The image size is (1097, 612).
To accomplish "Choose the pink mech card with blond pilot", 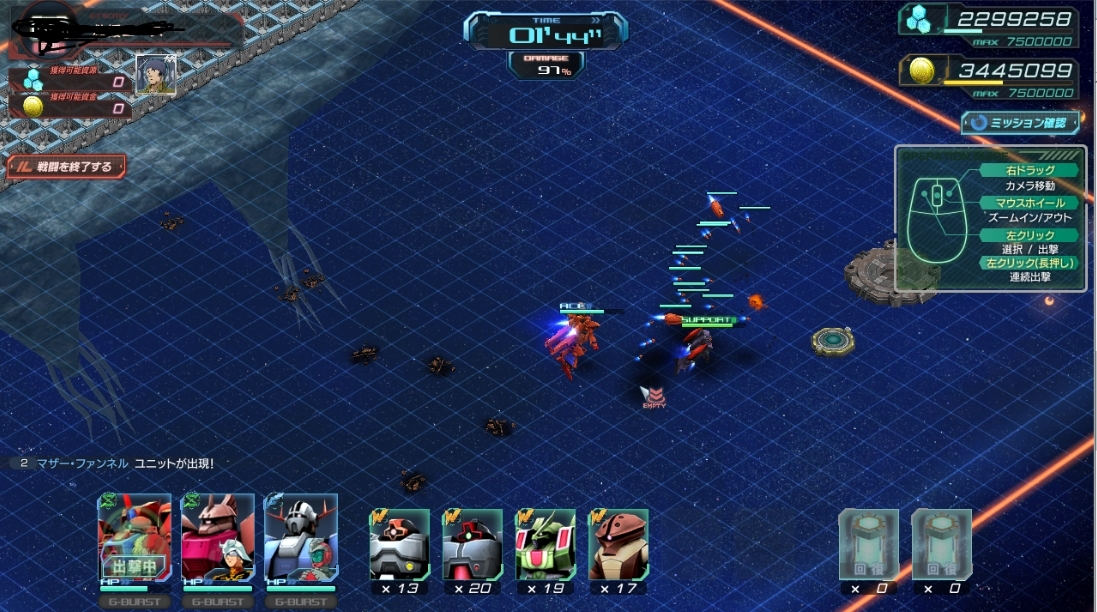I will (x=217, y=537).
